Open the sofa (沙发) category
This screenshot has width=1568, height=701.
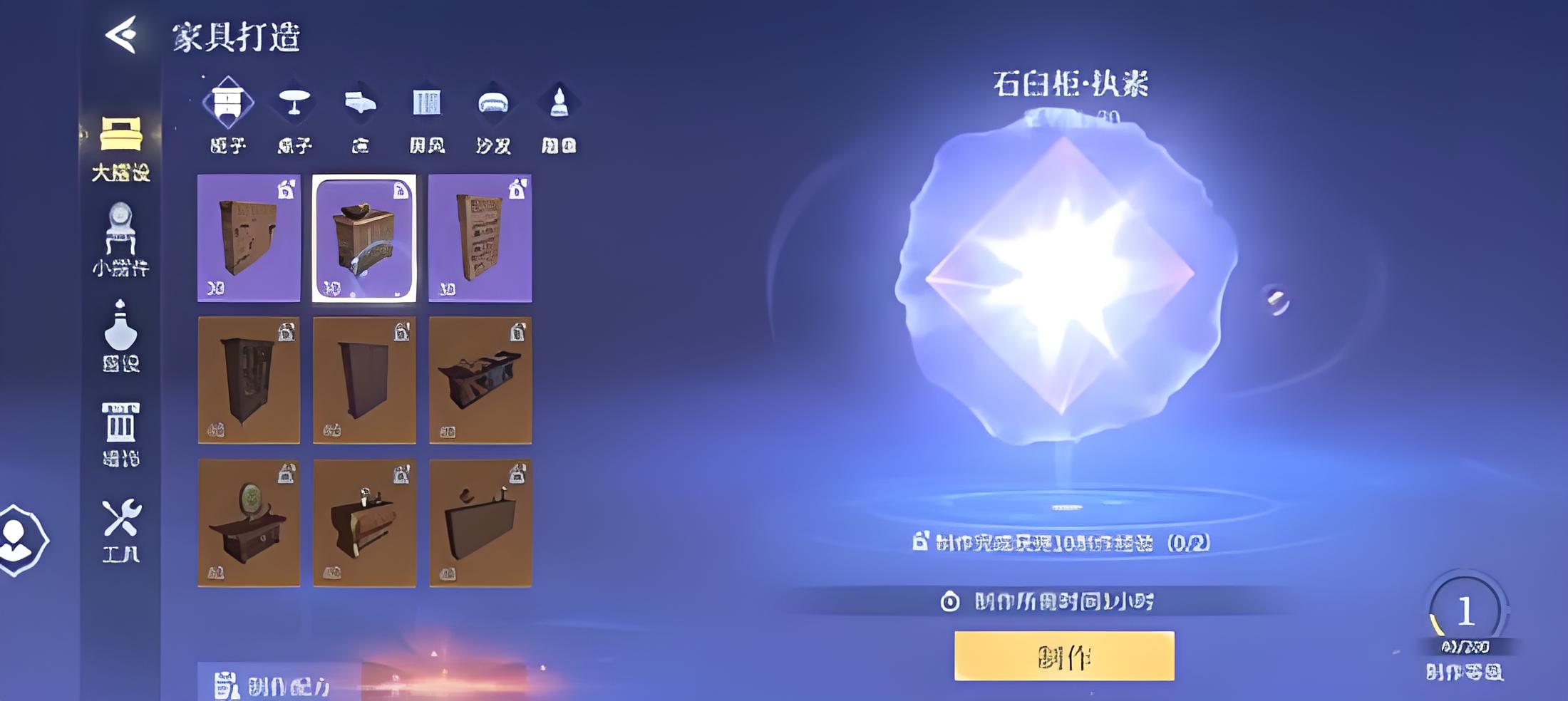(493, 114)
